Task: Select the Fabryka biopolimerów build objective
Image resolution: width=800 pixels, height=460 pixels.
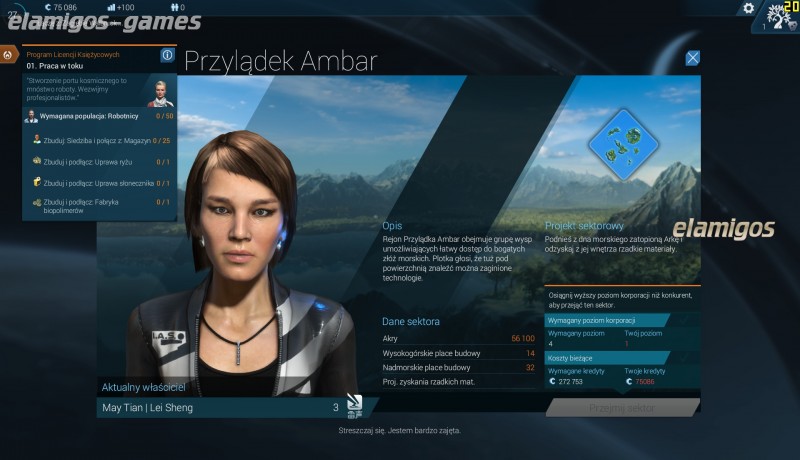Action: click(x=100, y=206)
